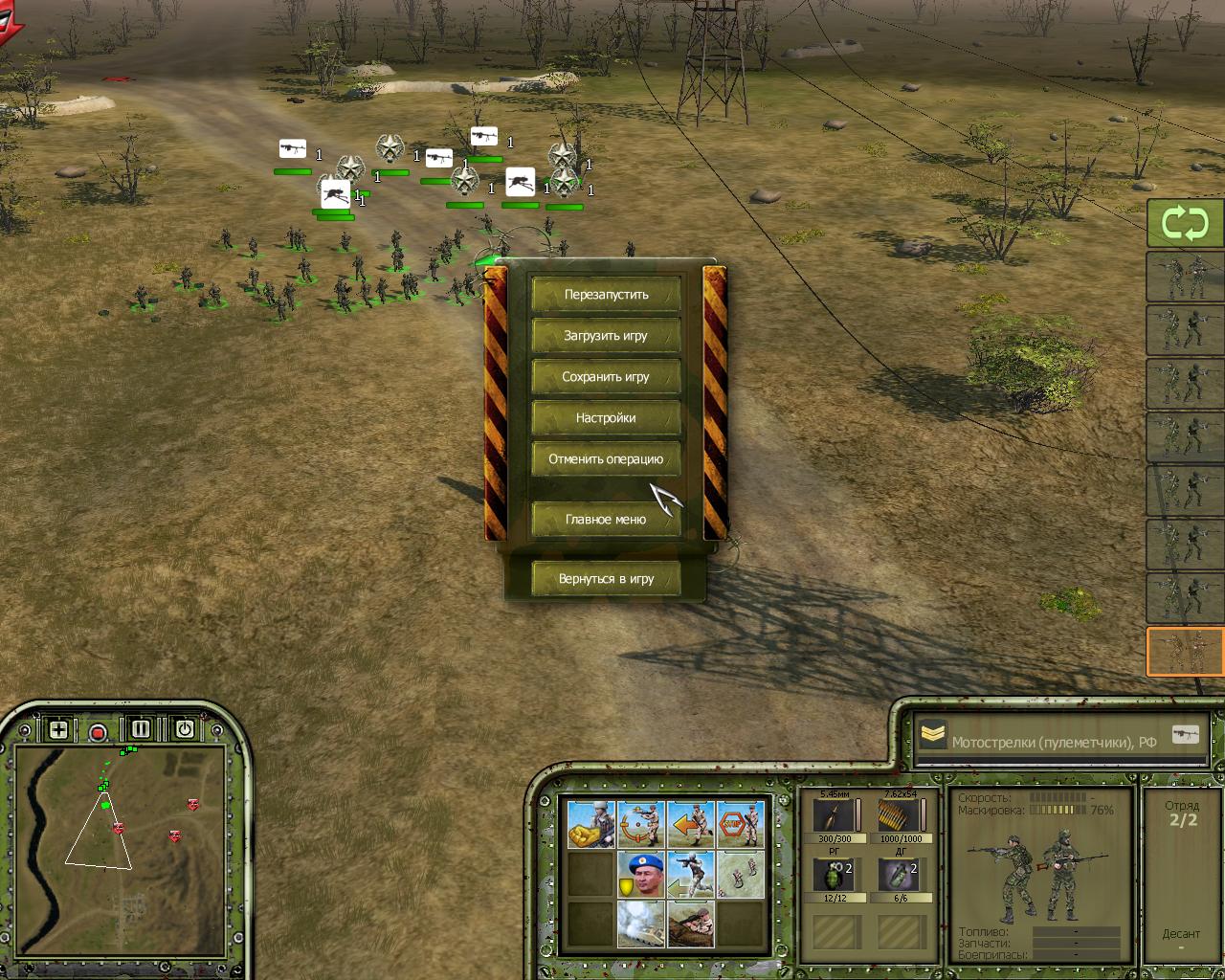Click the green cycle arrows button
The image size is (1225, 980).
point(1185,223)
